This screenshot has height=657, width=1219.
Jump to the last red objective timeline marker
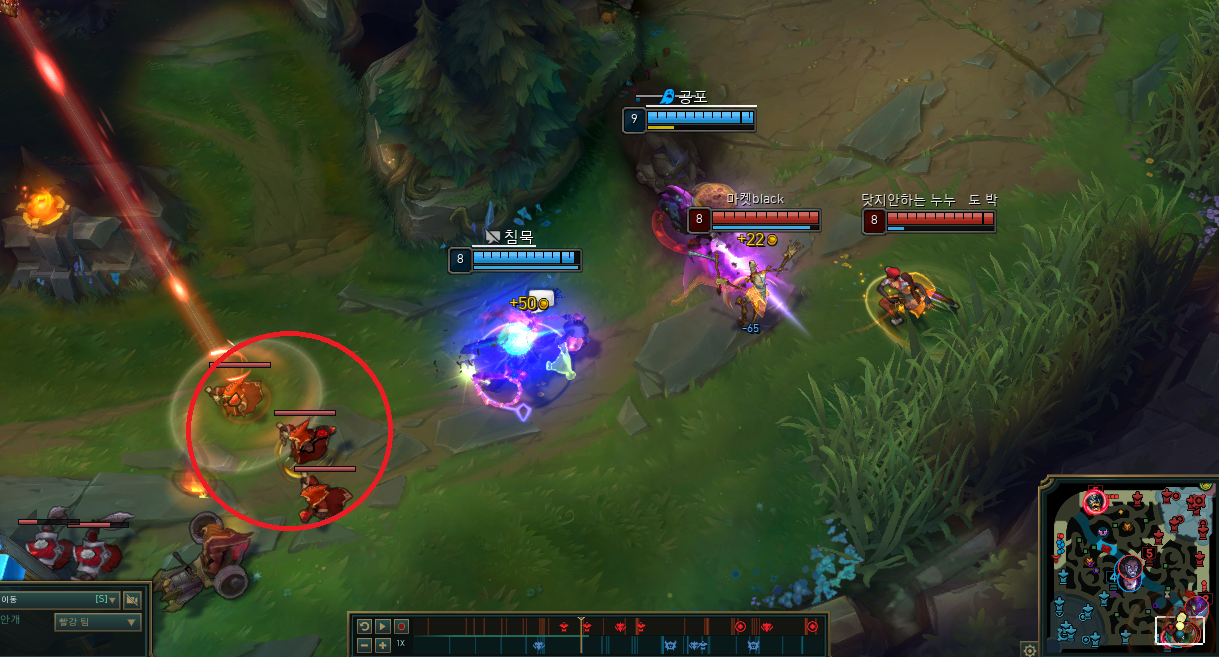pyautogui.click(x=812, y=627)
